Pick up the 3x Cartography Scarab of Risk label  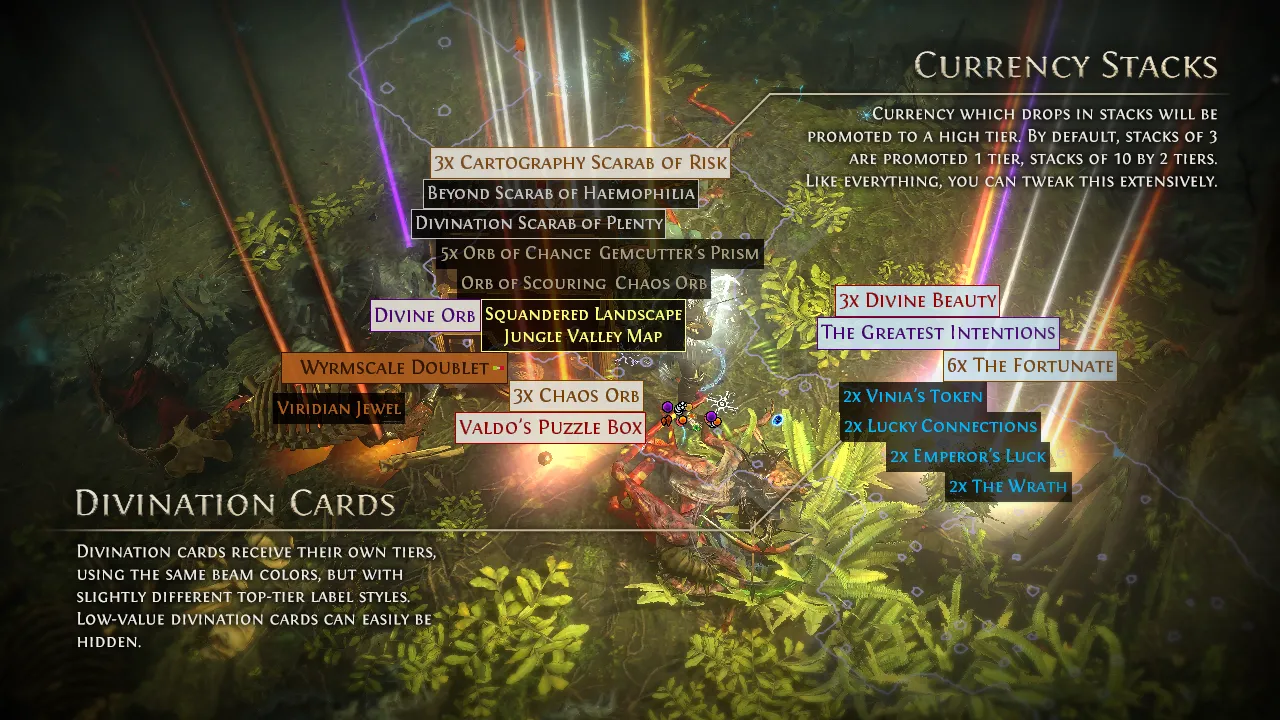pyautogui.click(x=580, y=163)
